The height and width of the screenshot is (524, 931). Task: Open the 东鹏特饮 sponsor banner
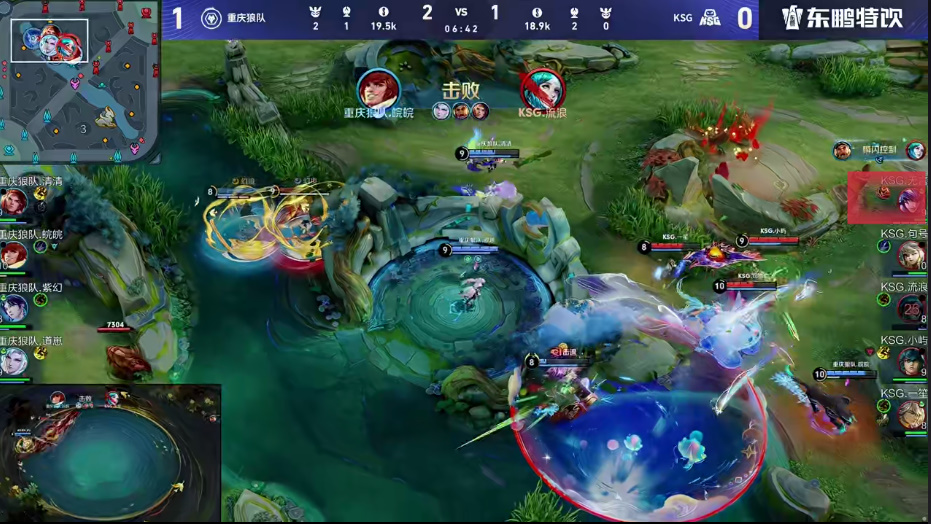pyautogui.click(x=845, y=18)
